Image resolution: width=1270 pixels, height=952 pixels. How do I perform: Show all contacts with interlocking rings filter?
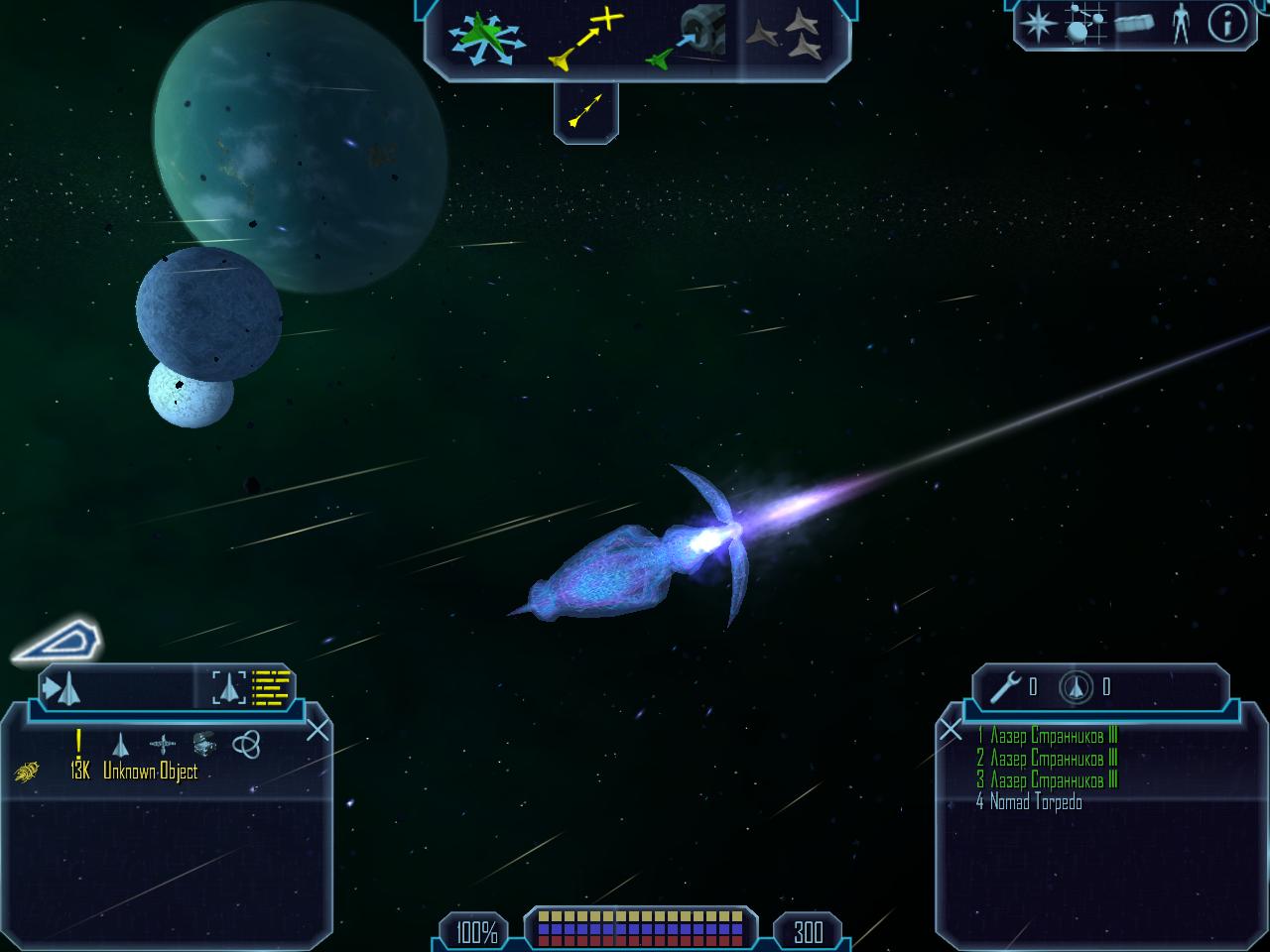246,744
